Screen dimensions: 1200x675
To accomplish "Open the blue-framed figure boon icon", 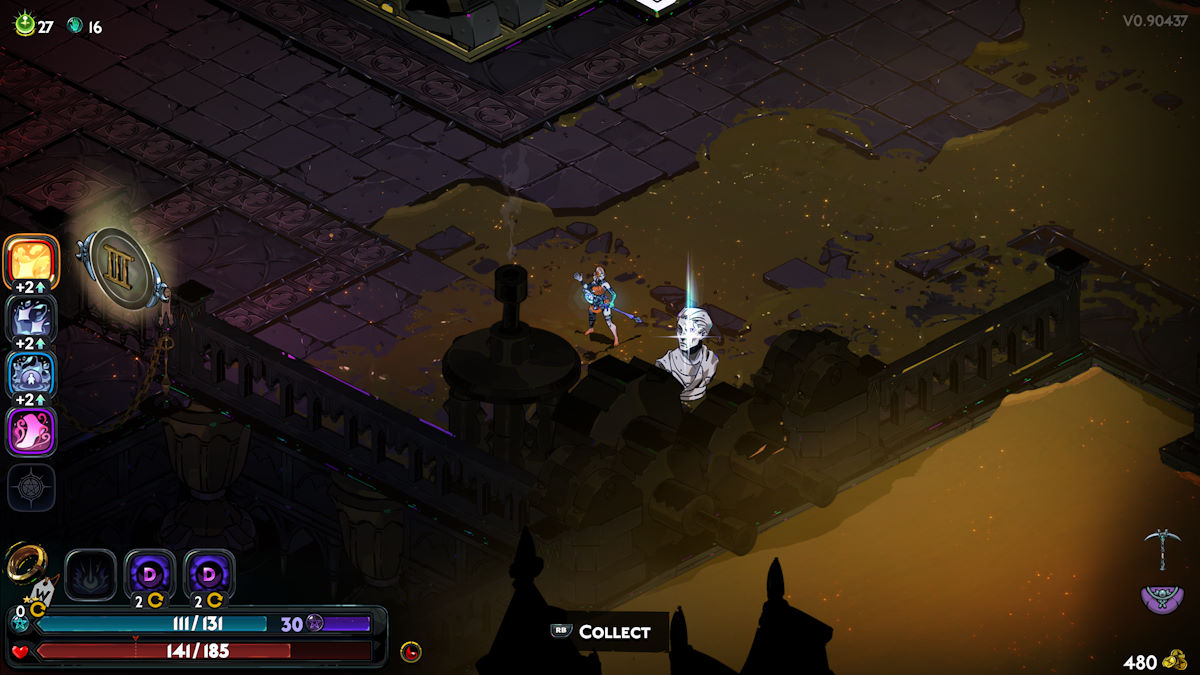I will tap(32, 377).
